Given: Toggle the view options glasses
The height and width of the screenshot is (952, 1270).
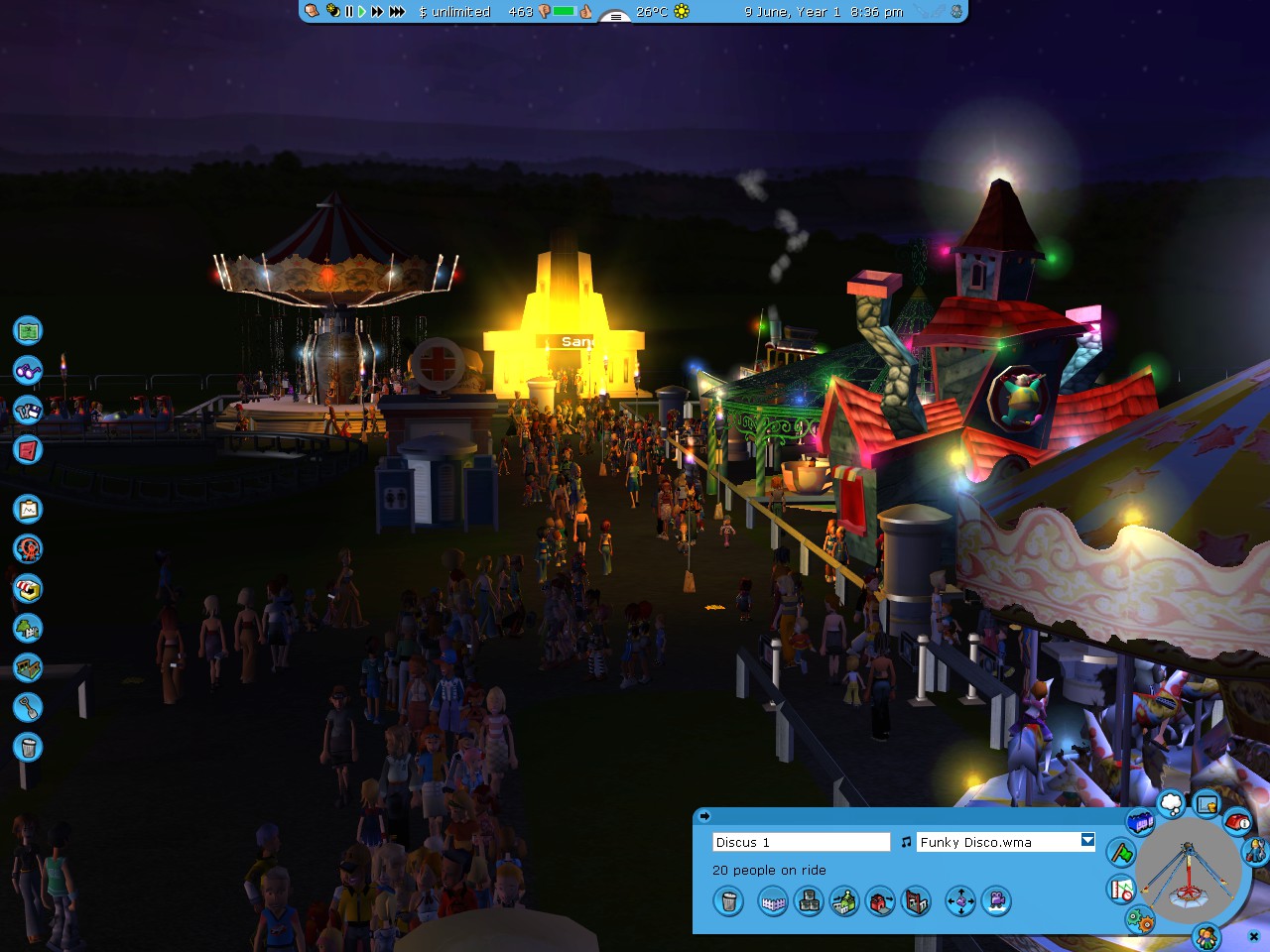Looking at the screenshot, I should [x=27, y=371].
